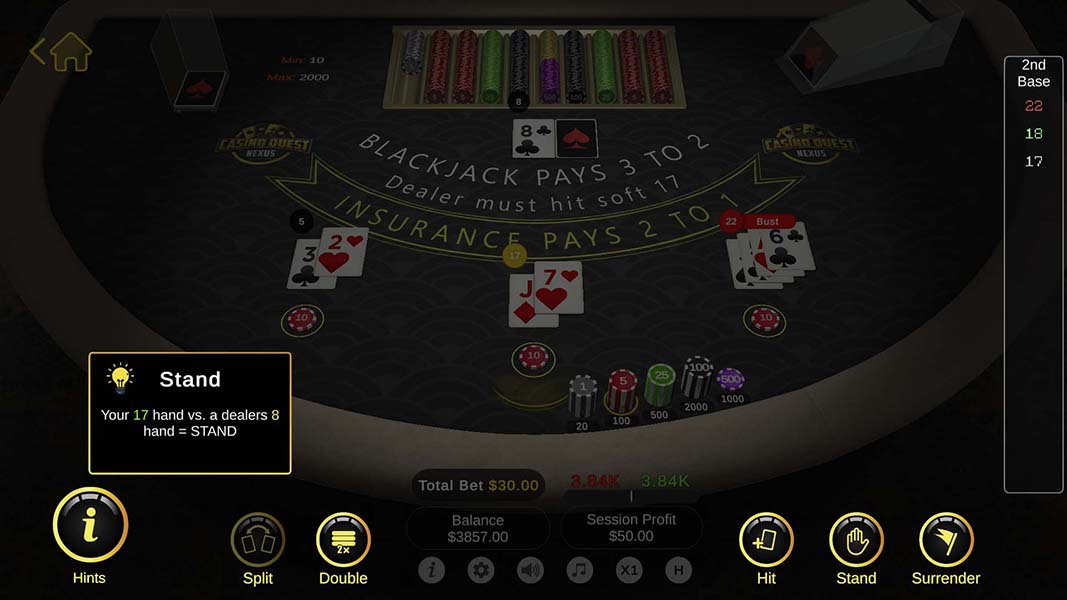Click the Hit button
Viewport: 1067px width, 600px height.
point(765,540)
